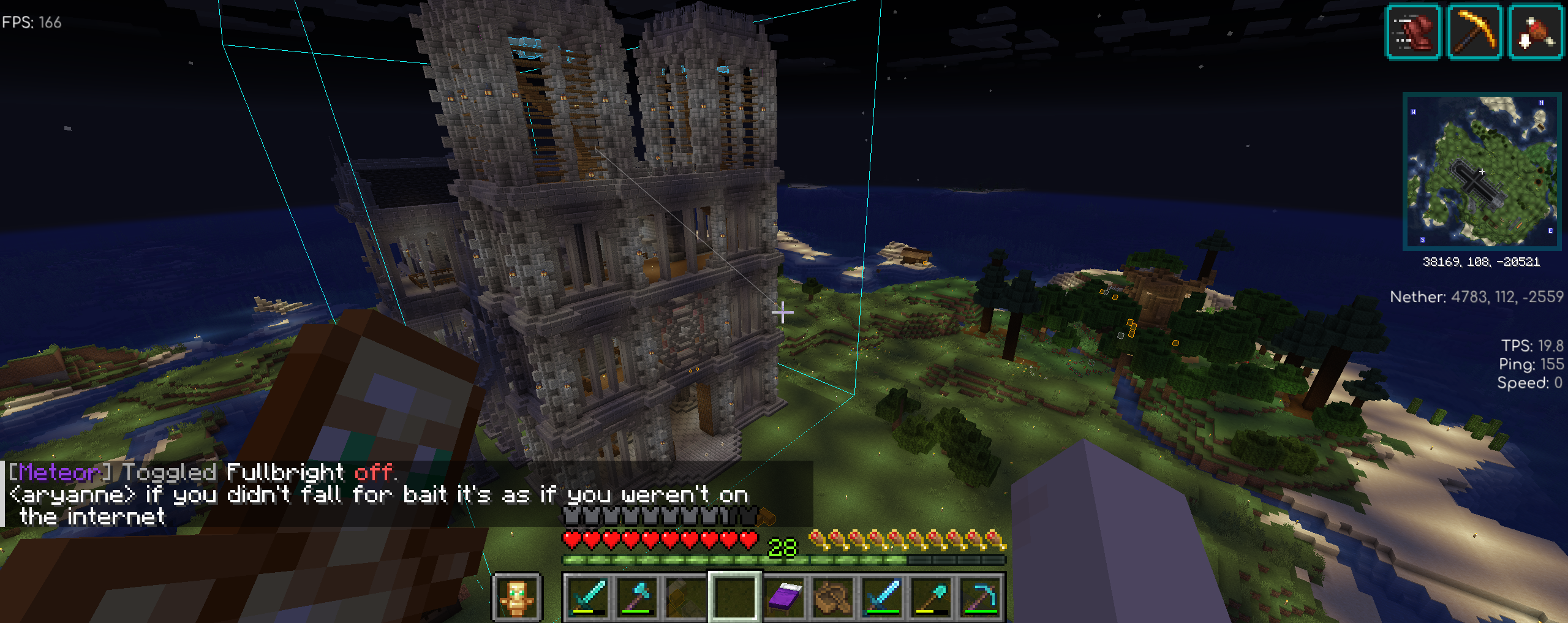Viewport: 1568px width, 623px height.
Task: Select the diamond sword with green durability bar
Action: click(x=883, y=597)
